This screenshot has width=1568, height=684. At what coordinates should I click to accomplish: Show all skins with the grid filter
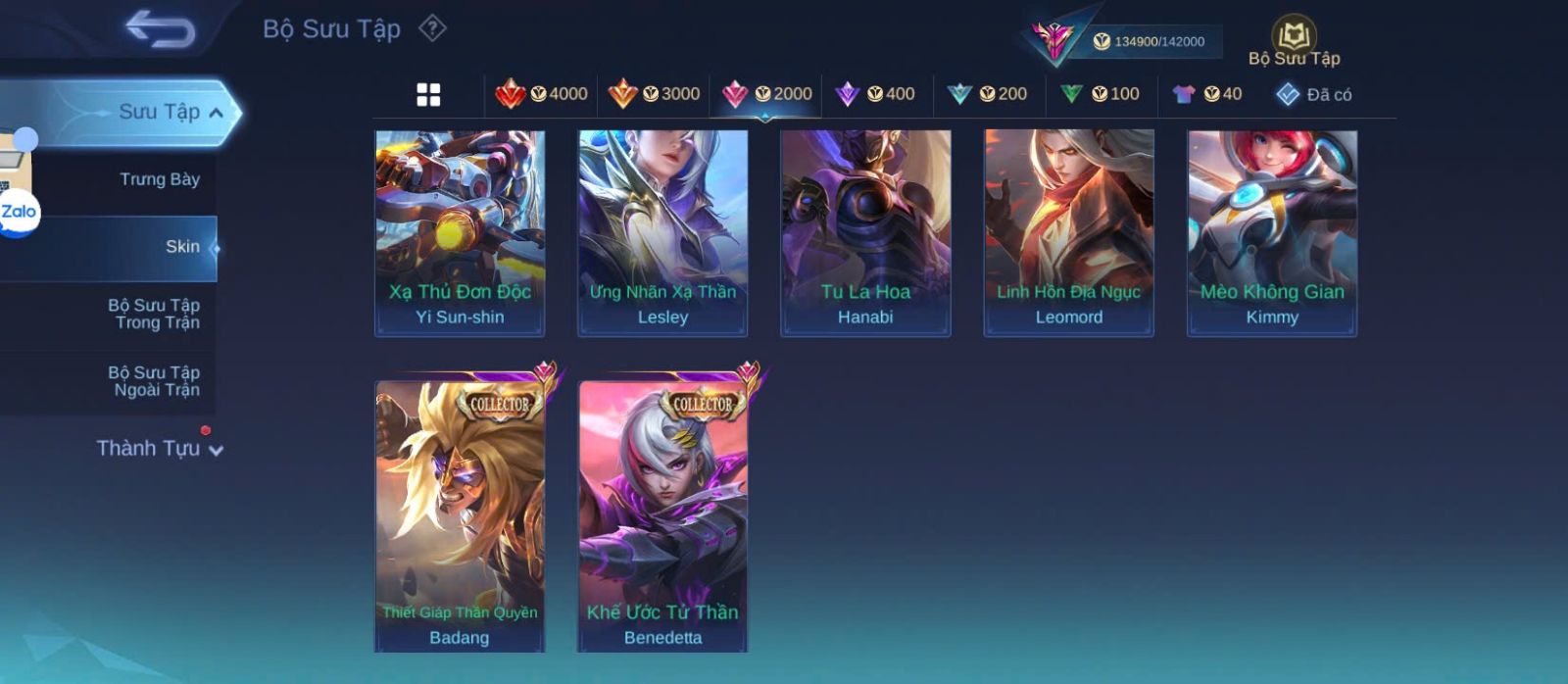pos(428,95)
